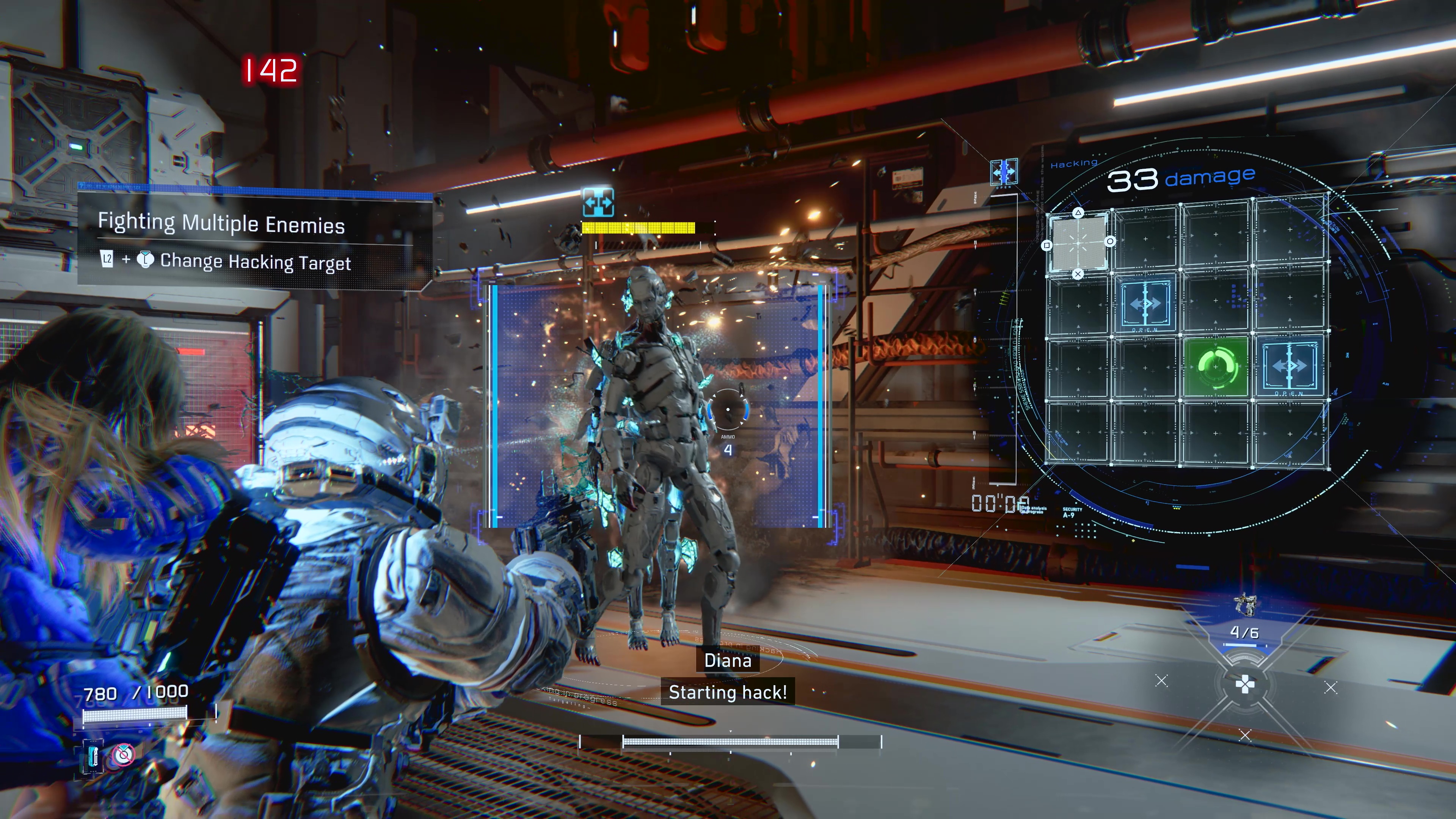Click the pink crossed-out circle status icon
The width and height of the screenshot is (1456, 819).
click(122, 755)
